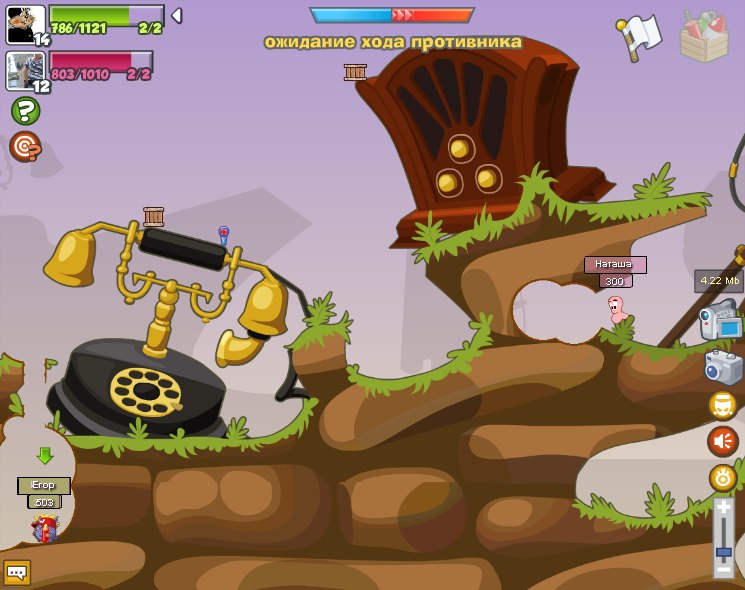Select the level 14 player avatar
Screen dimensions: 745x590
(x=25, y=24)
